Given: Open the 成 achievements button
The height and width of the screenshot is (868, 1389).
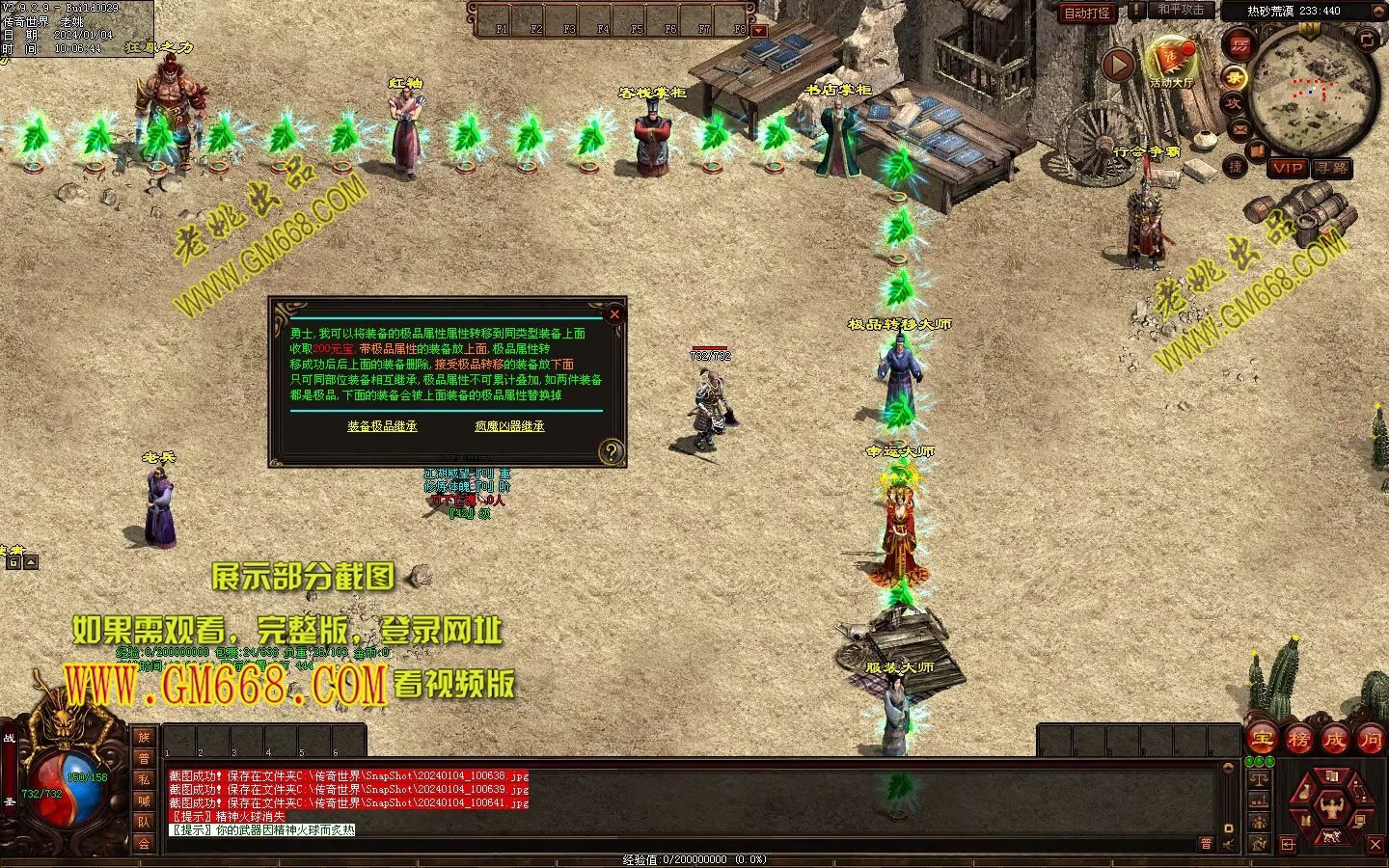Looking at the screenshot, I should (1335, 740).
